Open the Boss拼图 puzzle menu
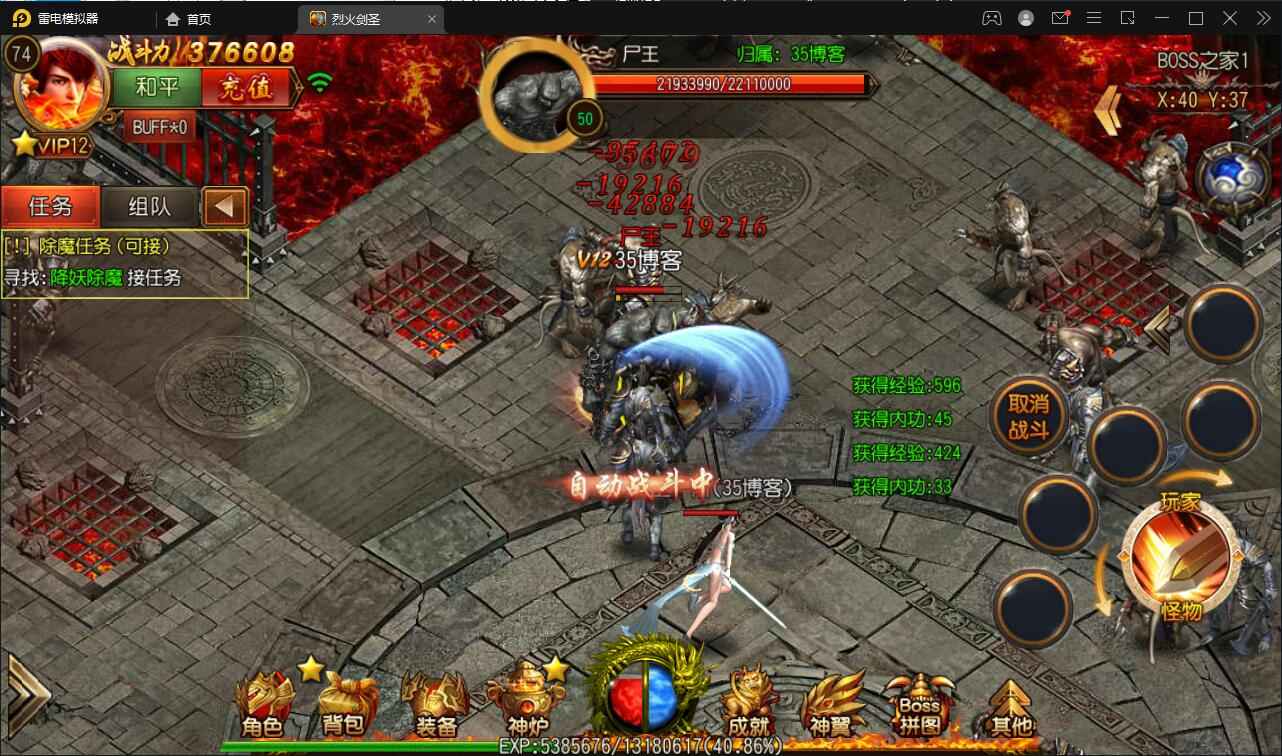 920,704
